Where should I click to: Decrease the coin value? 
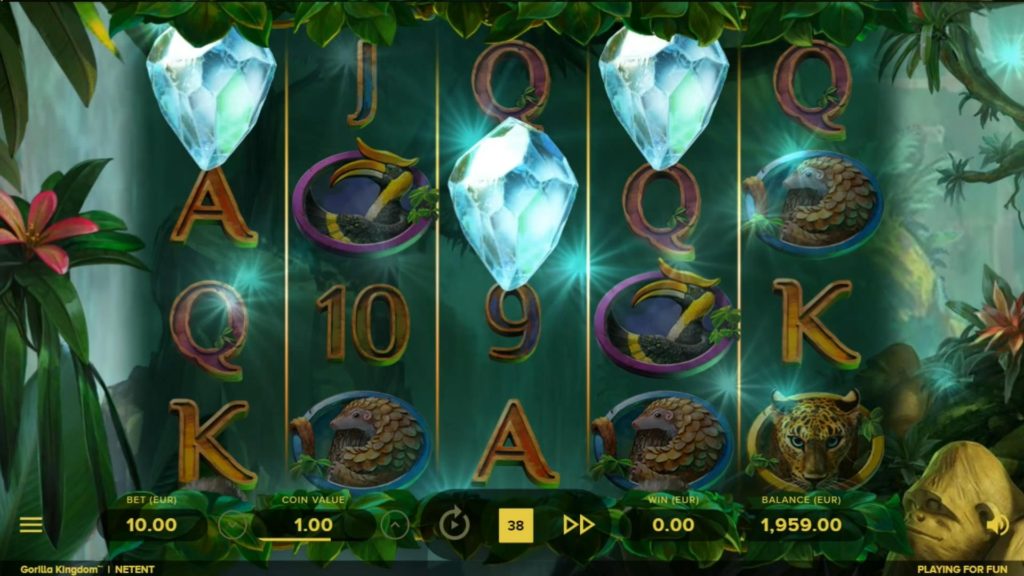(232, 525)
